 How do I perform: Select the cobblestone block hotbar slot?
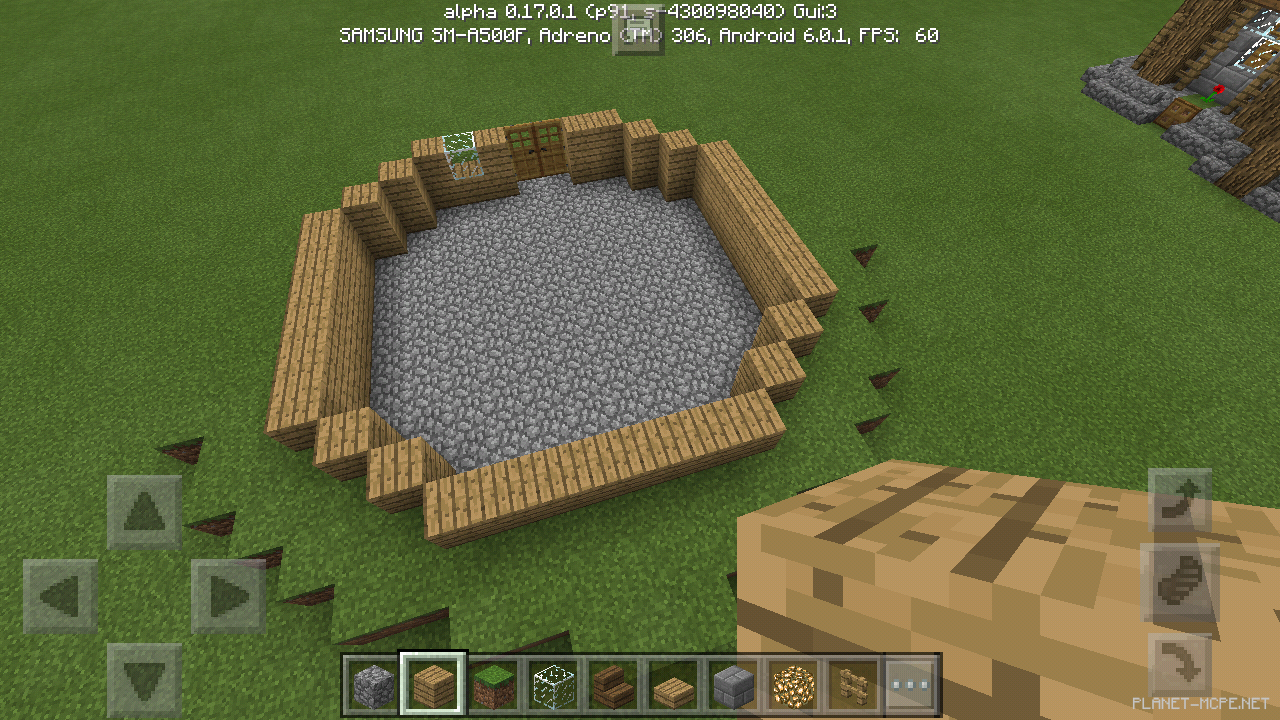click(372, 685)
